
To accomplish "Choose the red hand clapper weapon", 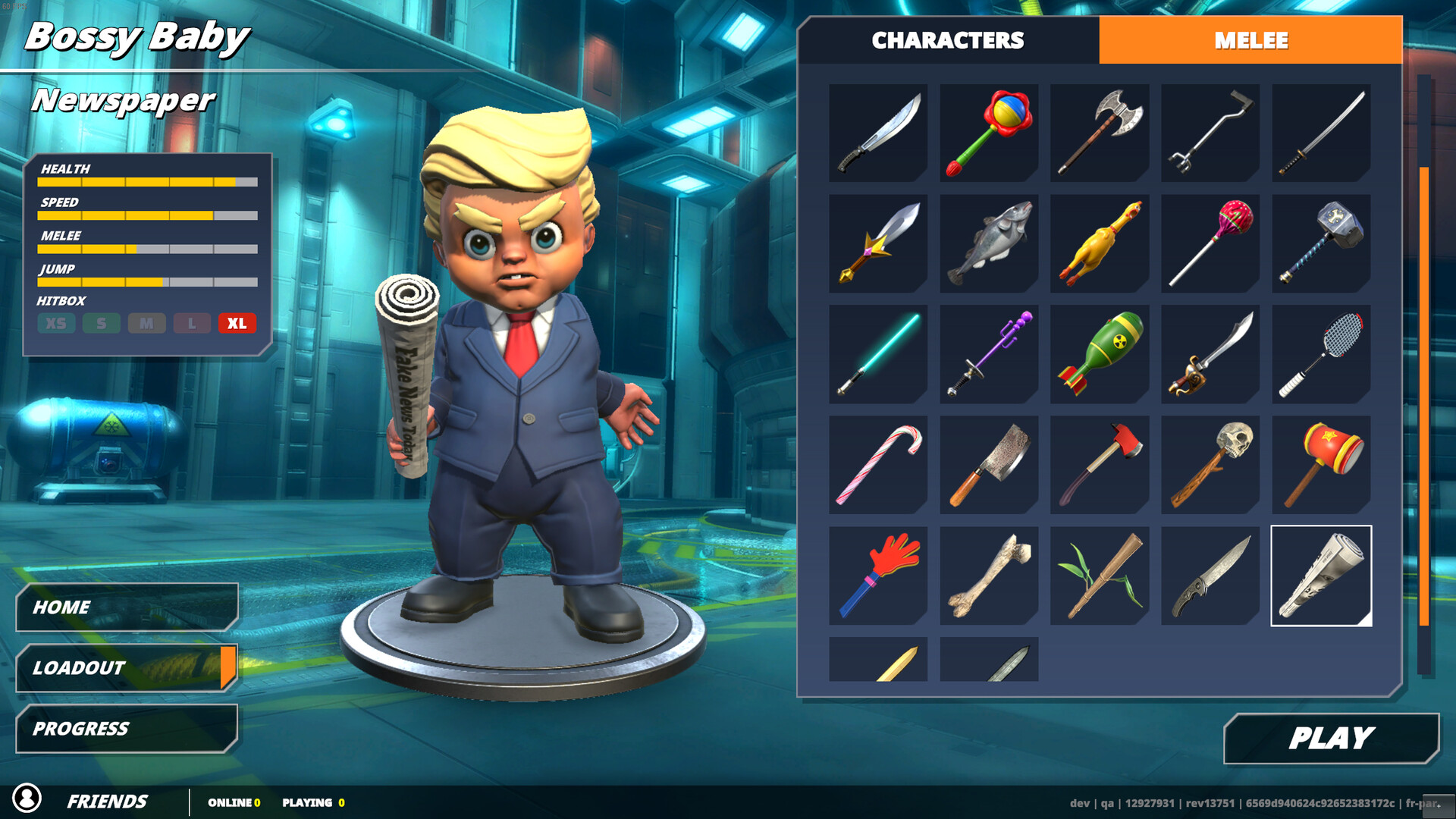I will [x=878, y=576].
